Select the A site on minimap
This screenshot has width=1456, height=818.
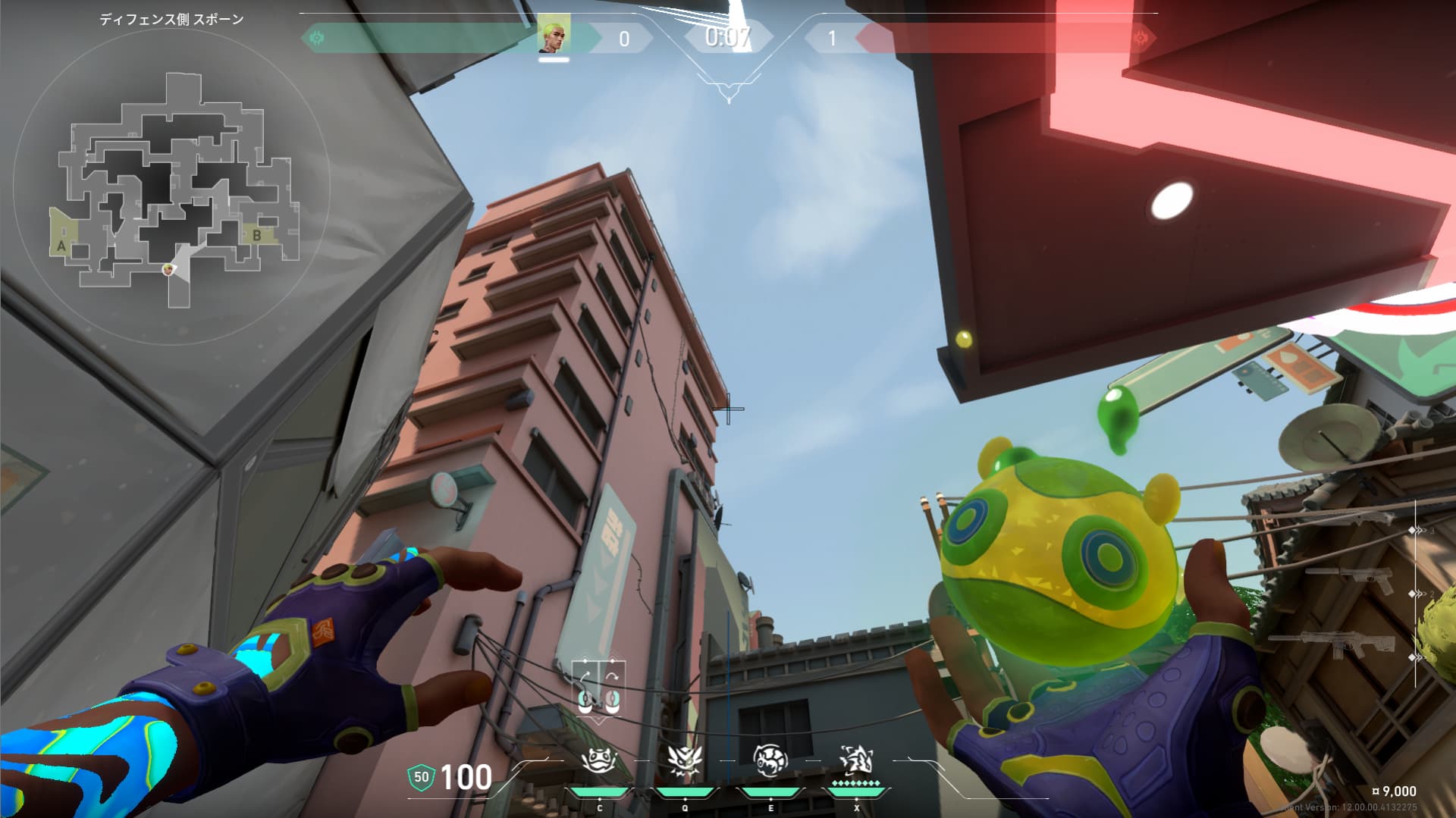pos(61,246)
